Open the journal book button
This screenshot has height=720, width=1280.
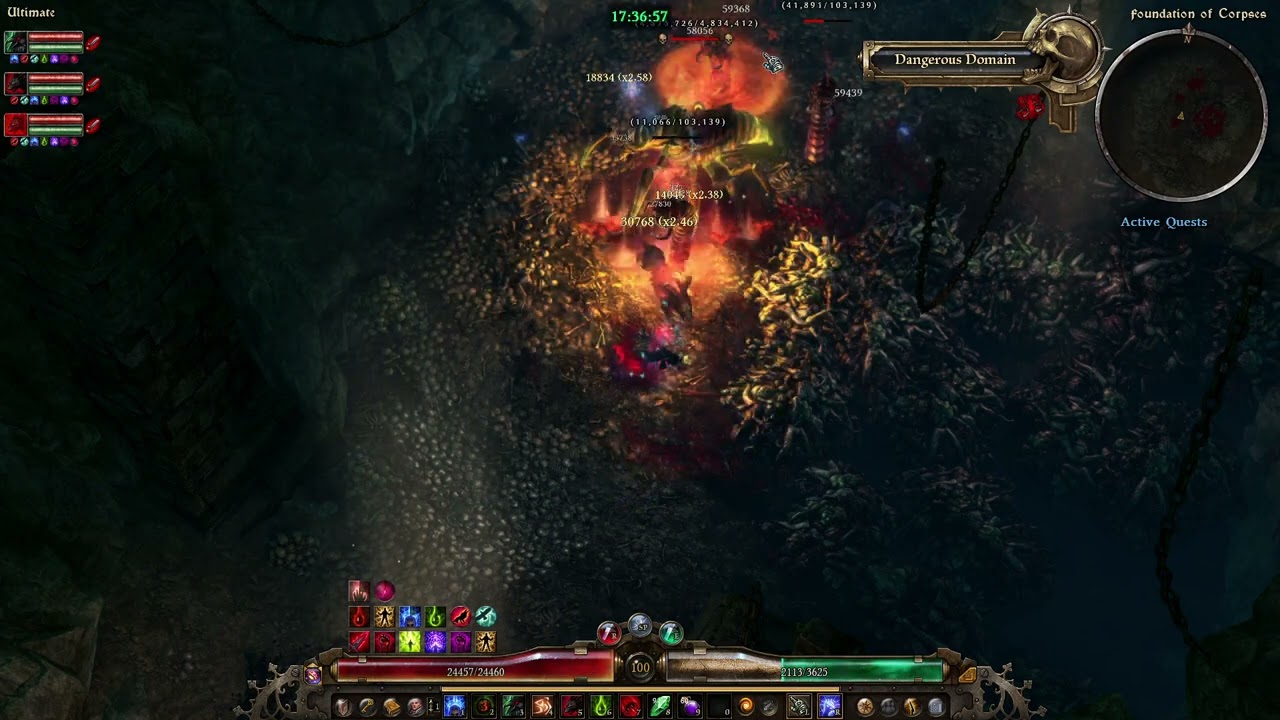click(391, 707)
